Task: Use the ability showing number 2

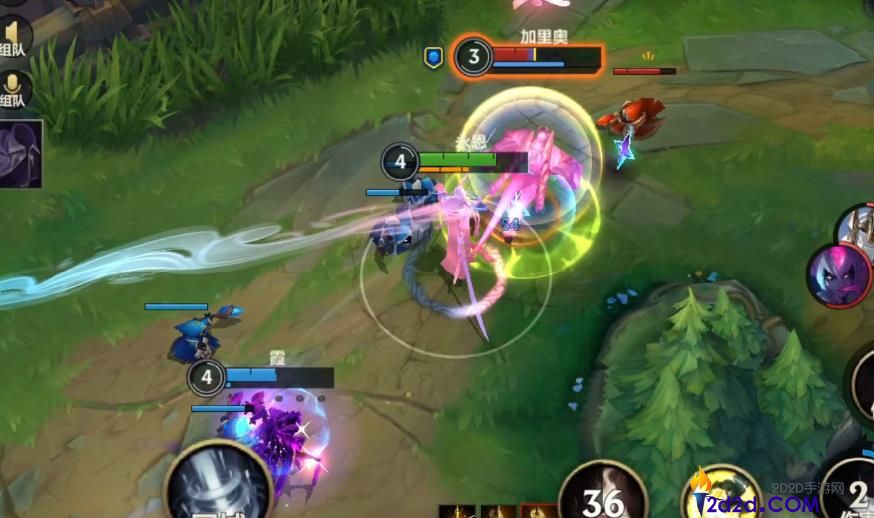Action: coord(852,493)
